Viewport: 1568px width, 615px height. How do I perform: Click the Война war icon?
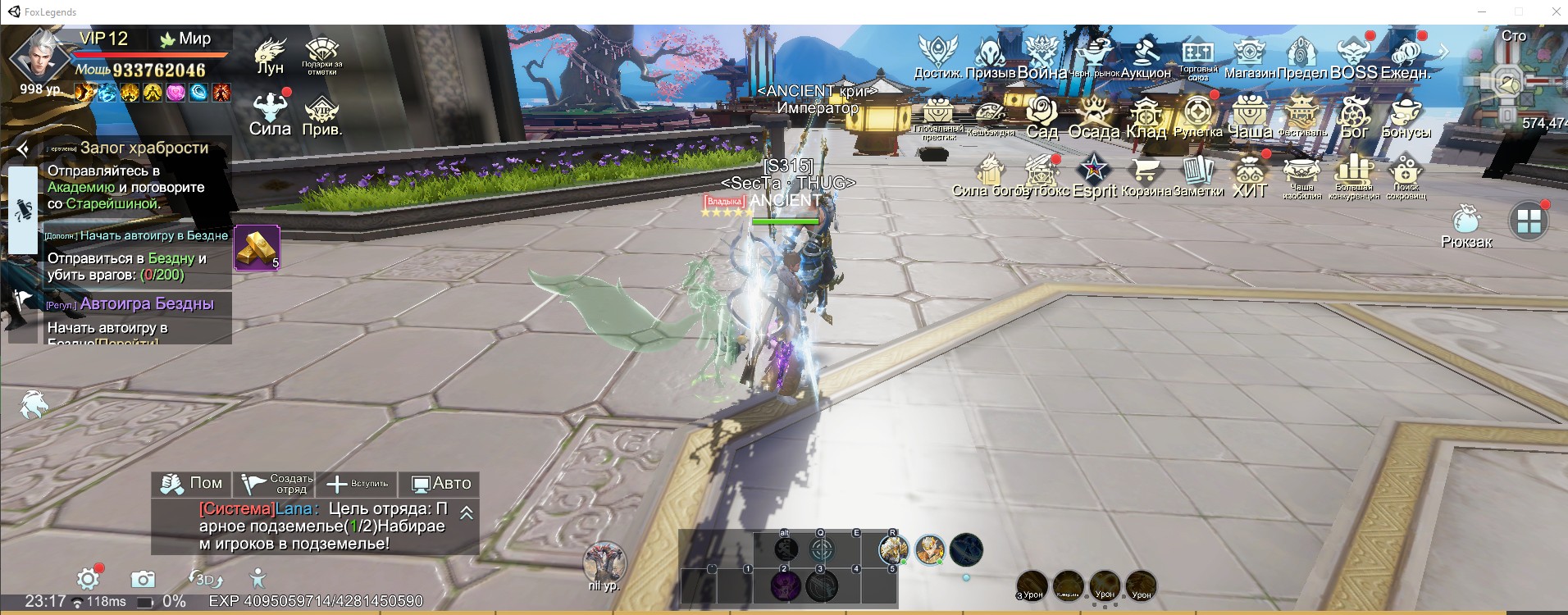[x=1042, y=57]
